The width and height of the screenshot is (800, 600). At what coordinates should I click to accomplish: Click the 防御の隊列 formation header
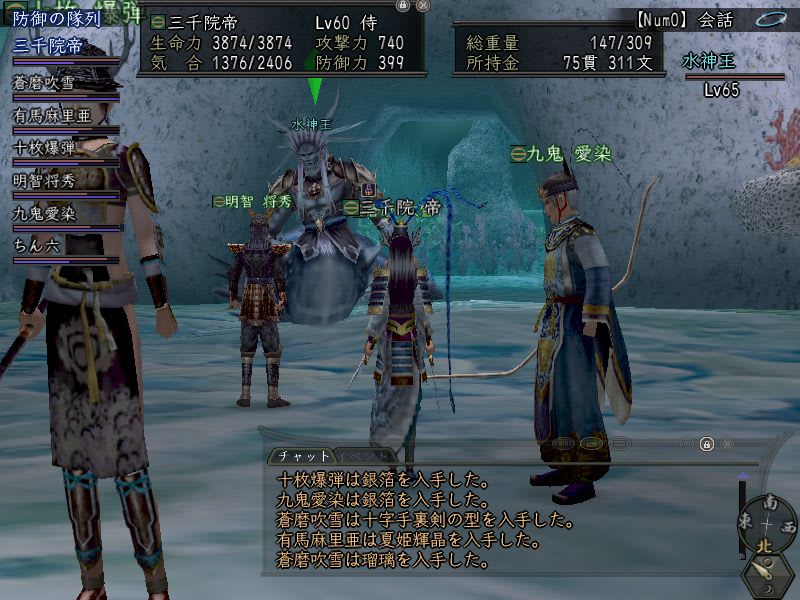coord(56,19)
